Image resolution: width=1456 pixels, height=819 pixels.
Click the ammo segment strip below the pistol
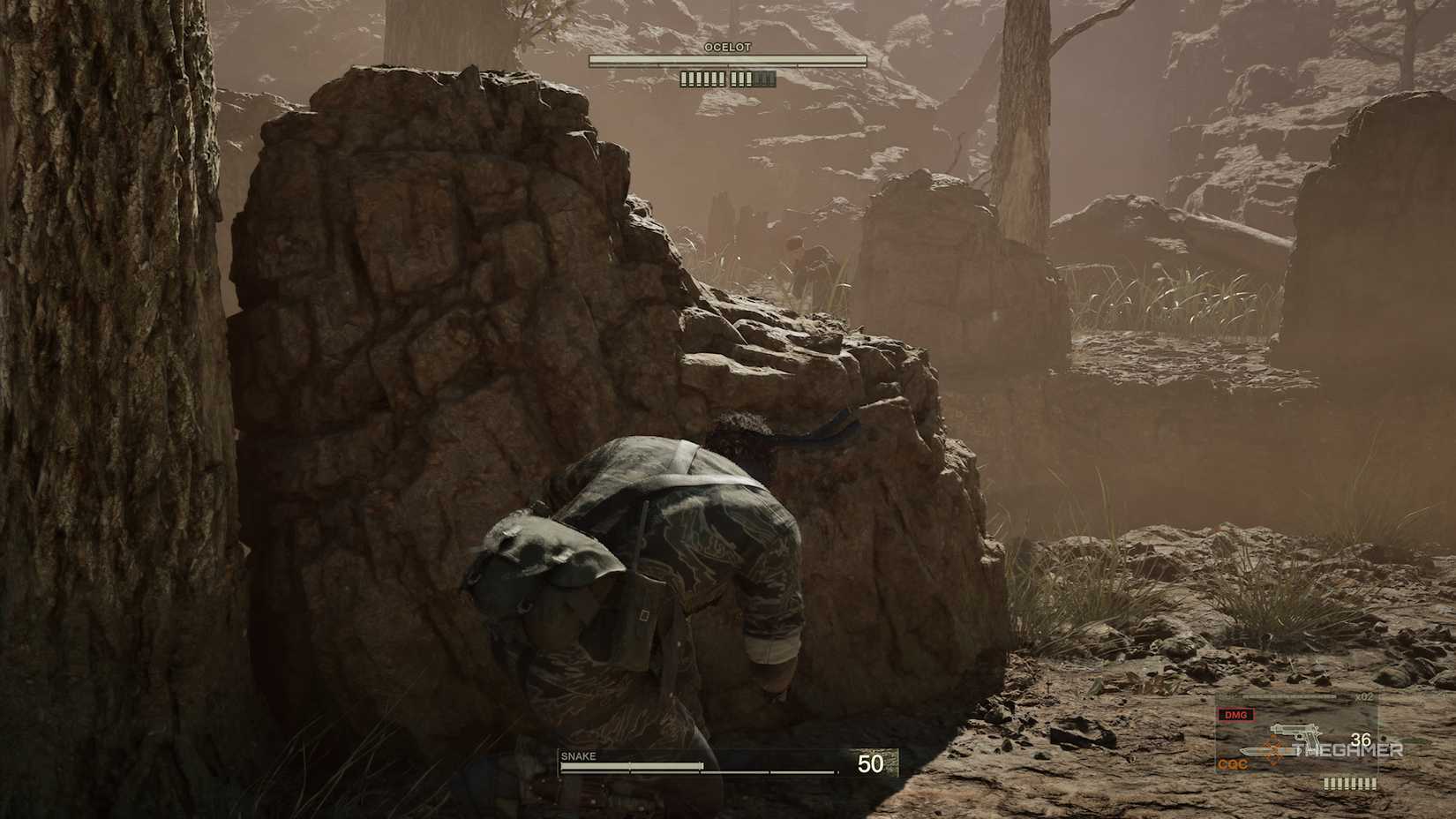point(1349,783)
